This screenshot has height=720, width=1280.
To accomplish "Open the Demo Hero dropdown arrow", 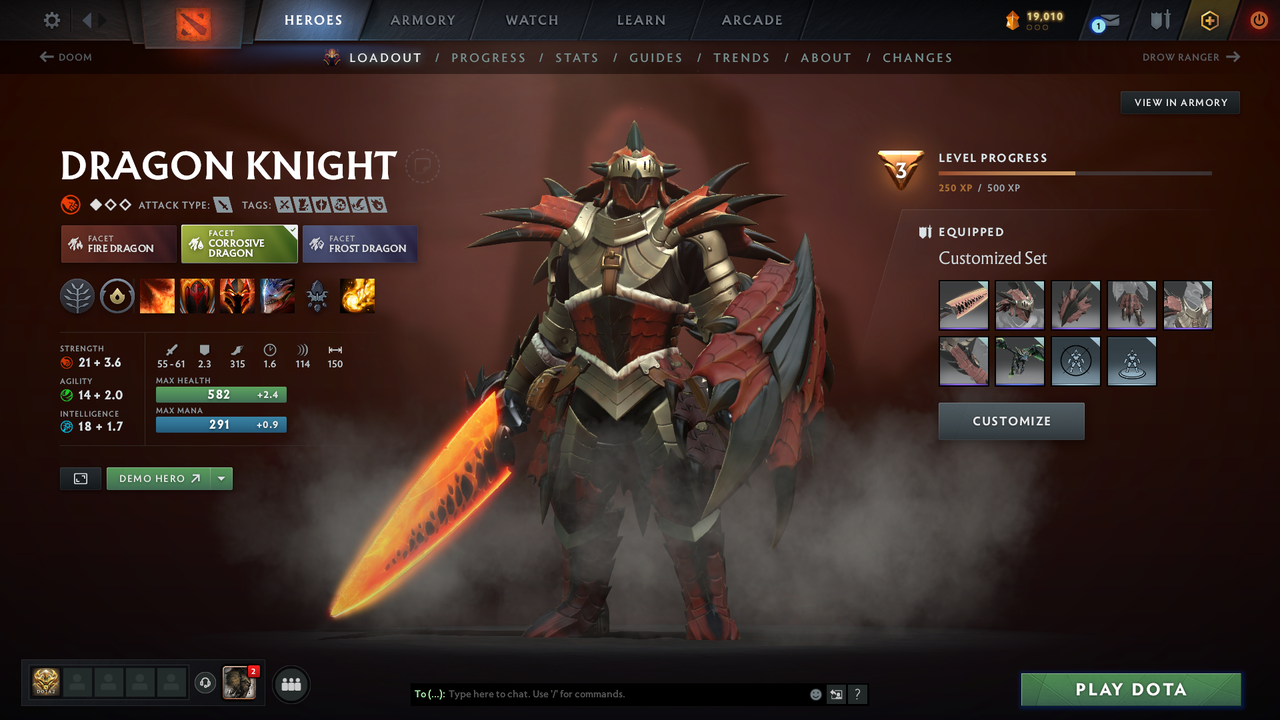I will [222, 478].
